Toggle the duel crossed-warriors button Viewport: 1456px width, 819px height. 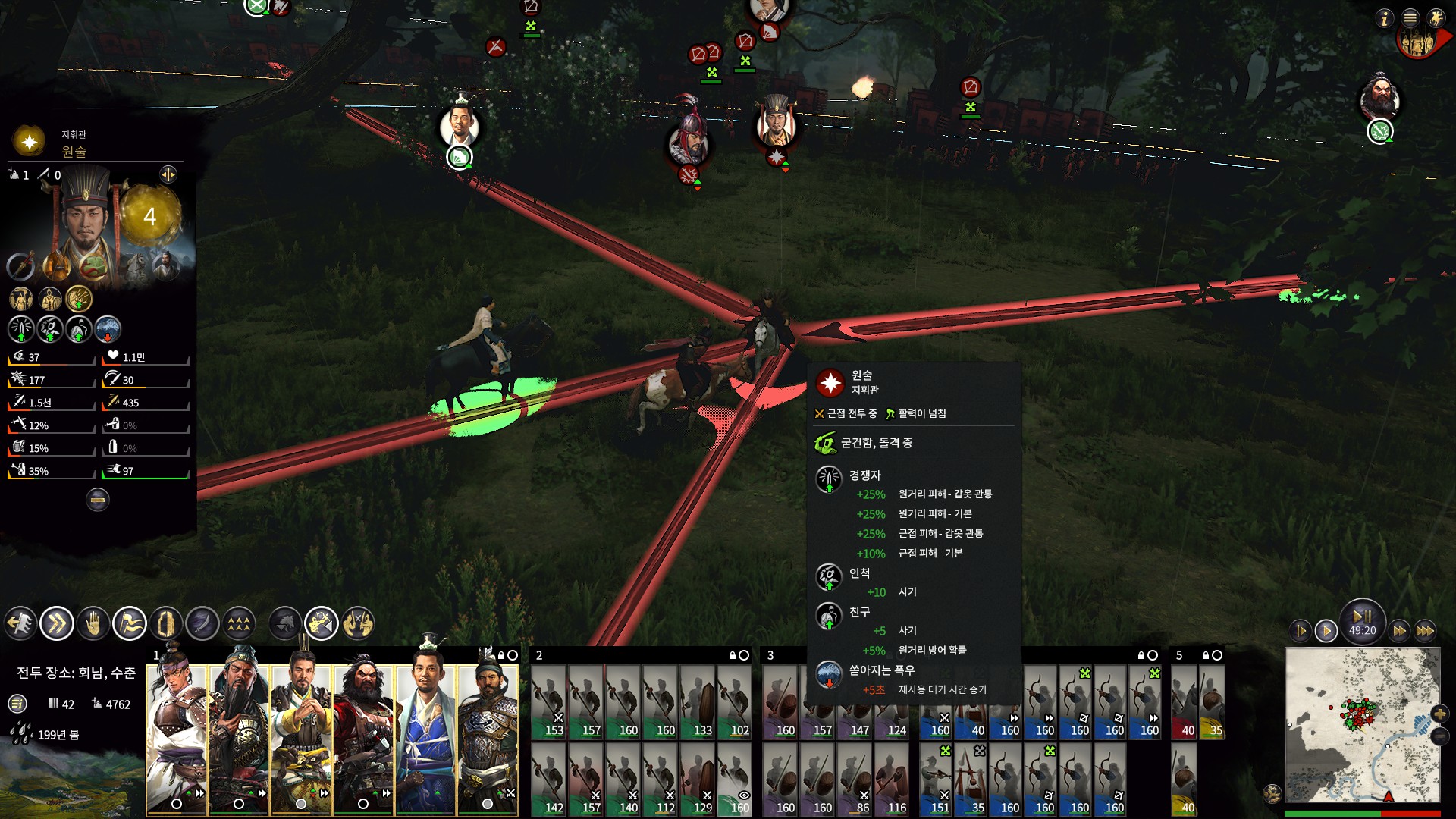click(x=358, y=624)
